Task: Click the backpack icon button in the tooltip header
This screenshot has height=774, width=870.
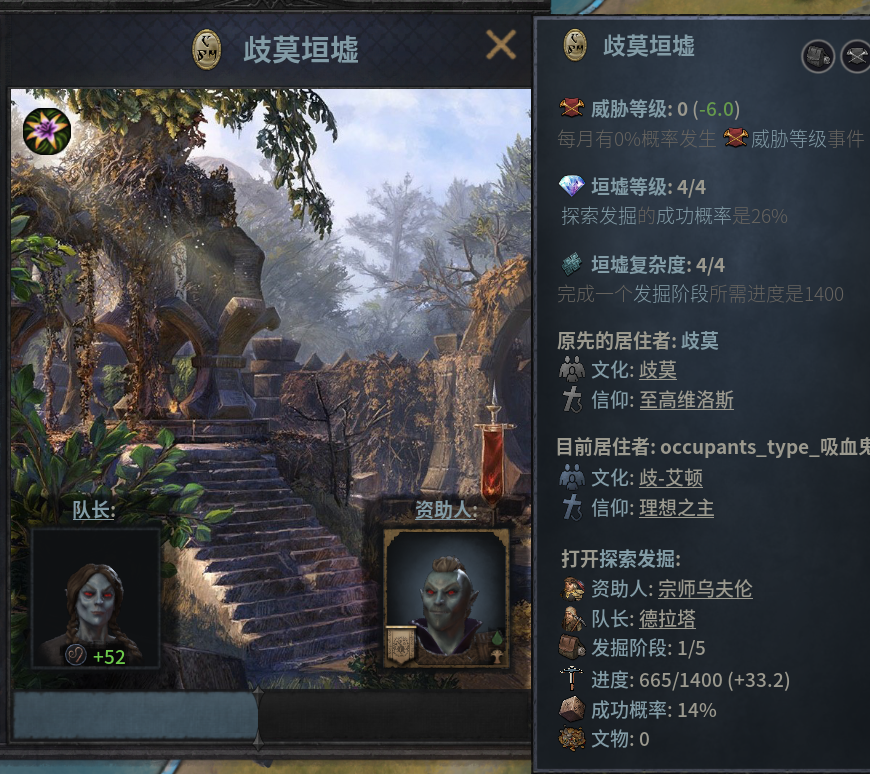Action: coord(818,56)
